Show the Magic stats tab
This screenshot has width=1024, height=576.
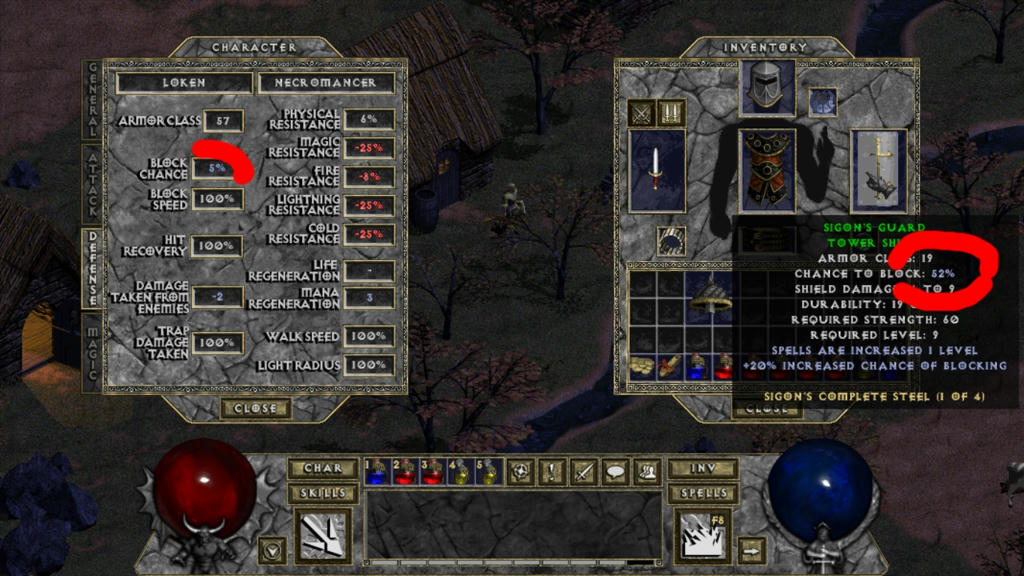(x=92, y=352)
